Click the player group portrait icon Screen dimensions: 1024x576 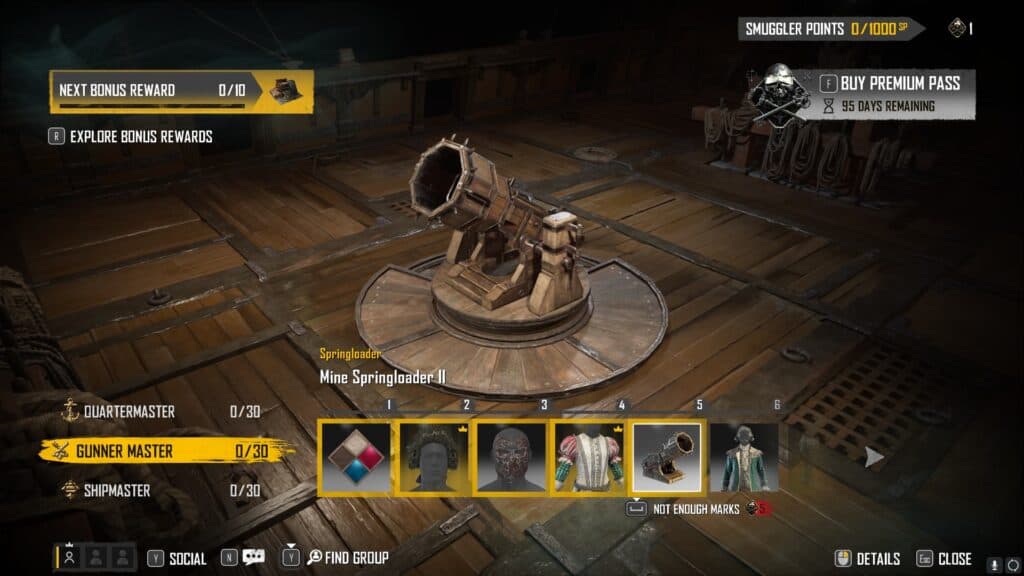[x=70, y=558]
